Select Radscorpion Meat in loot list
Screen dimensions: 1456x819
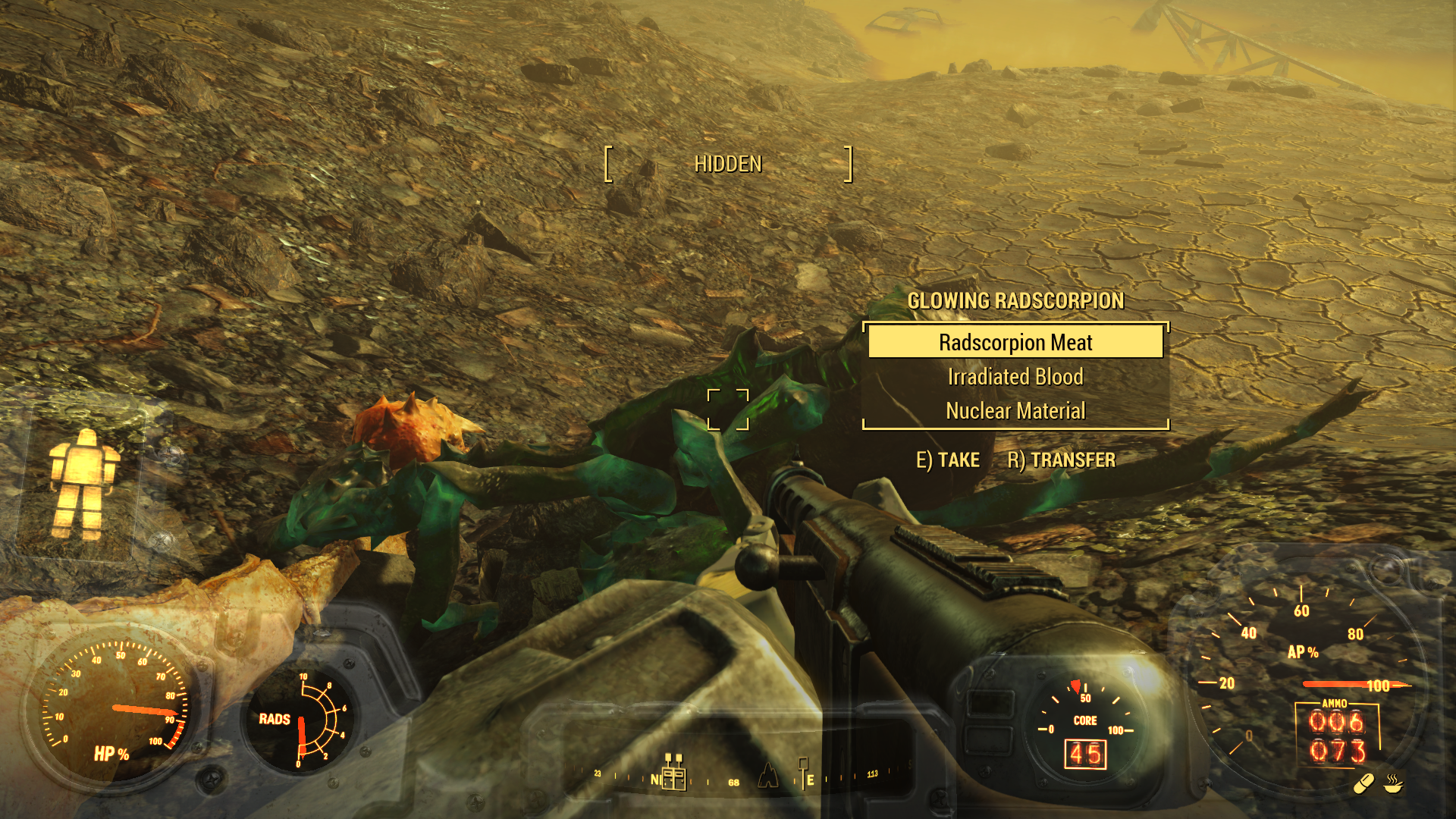point(1015,342)
